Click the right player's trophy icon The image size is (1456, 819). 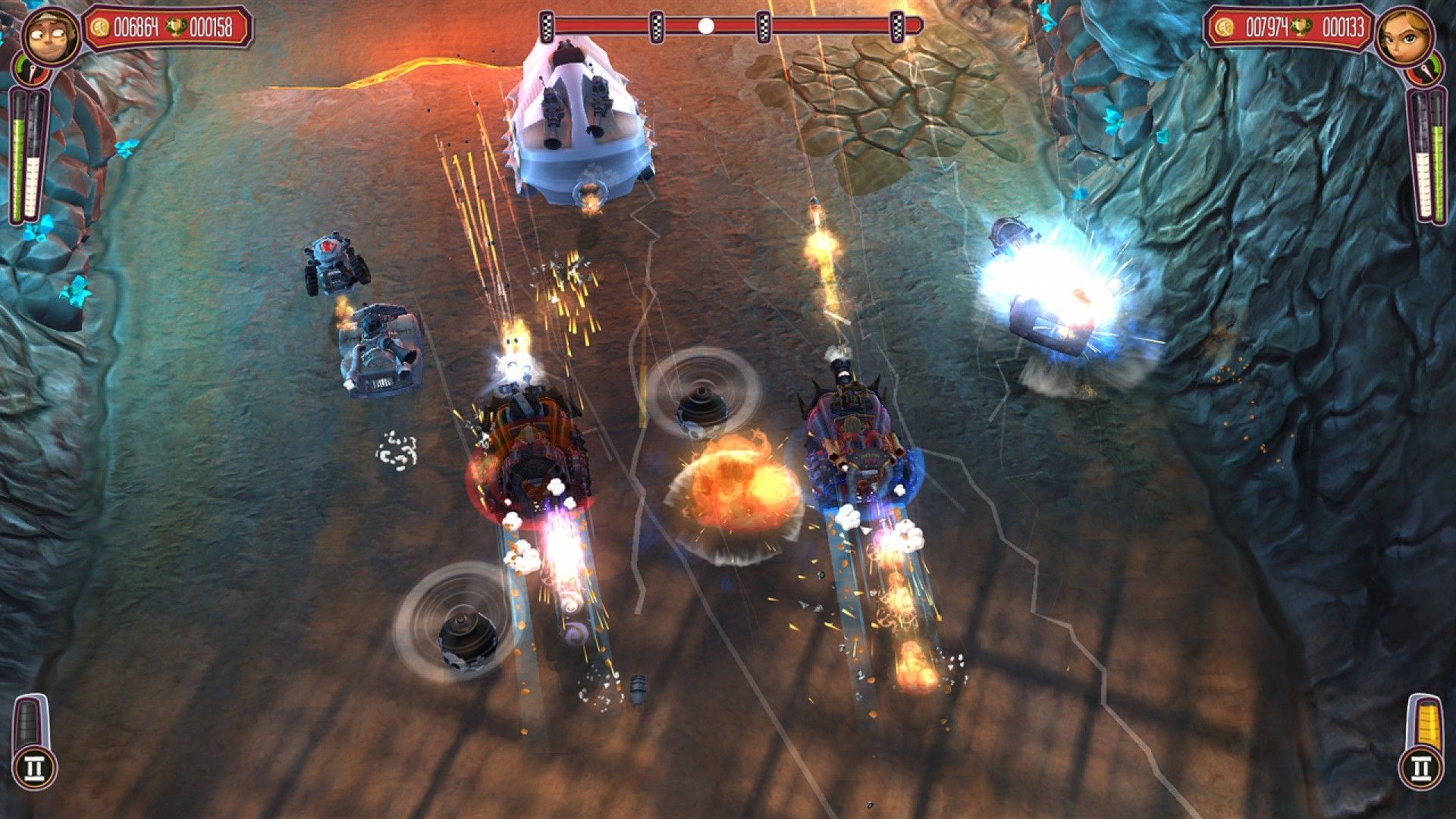(x=1301, y=27)
